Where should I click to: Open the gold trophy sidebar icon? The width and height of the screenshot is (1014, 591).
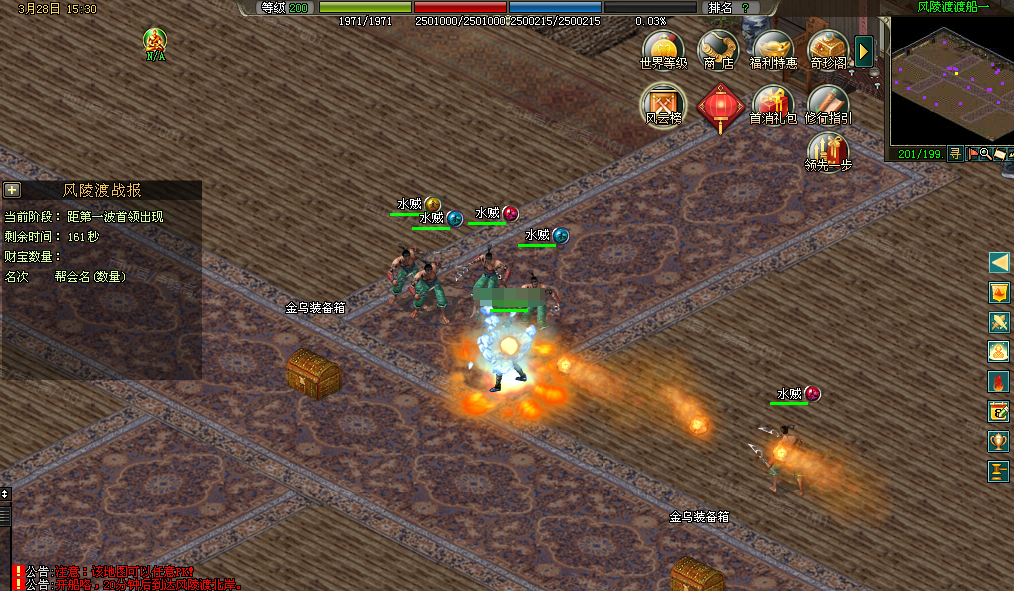(998, 441)
